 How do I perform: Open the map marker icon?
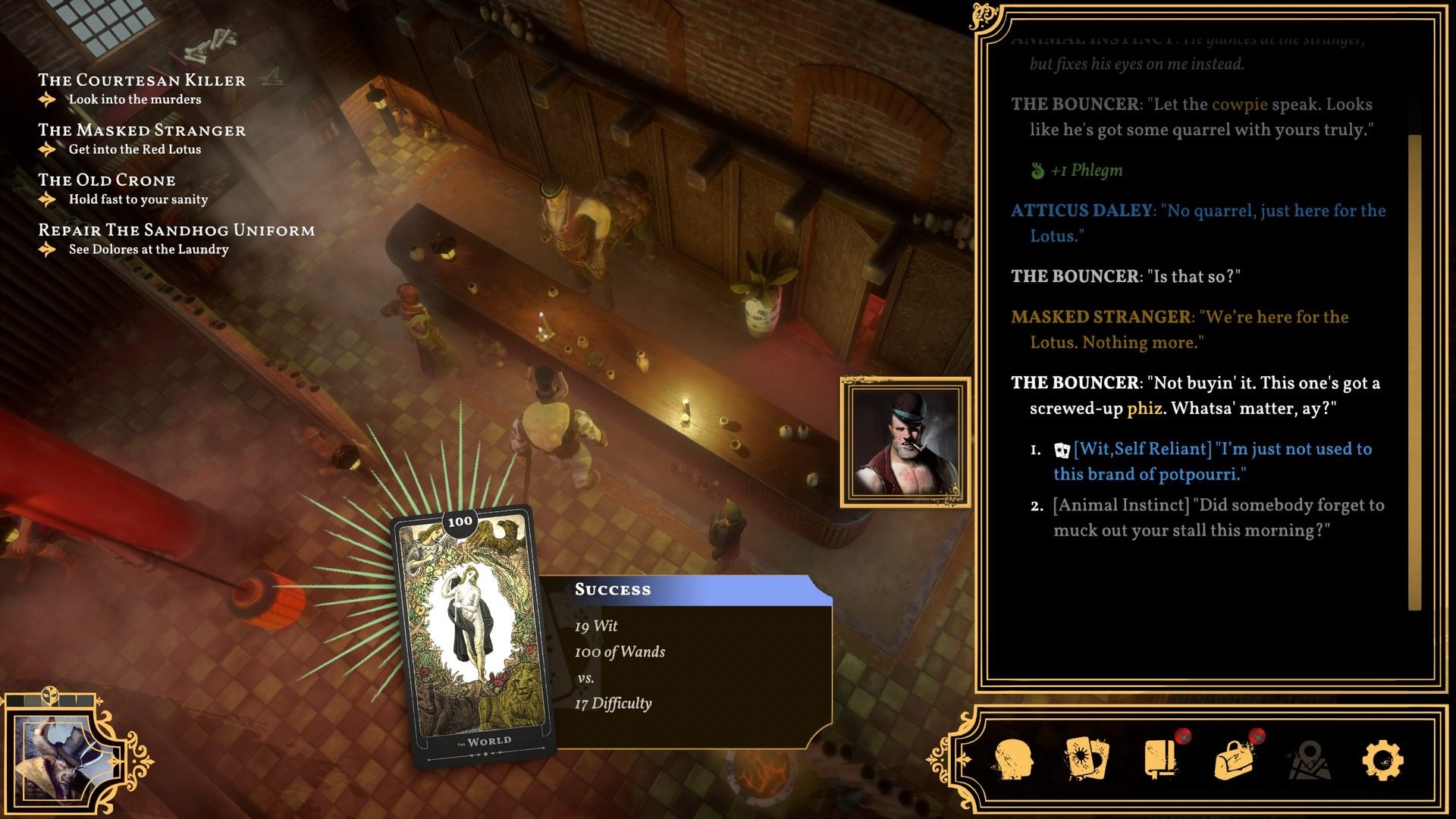1308,759
